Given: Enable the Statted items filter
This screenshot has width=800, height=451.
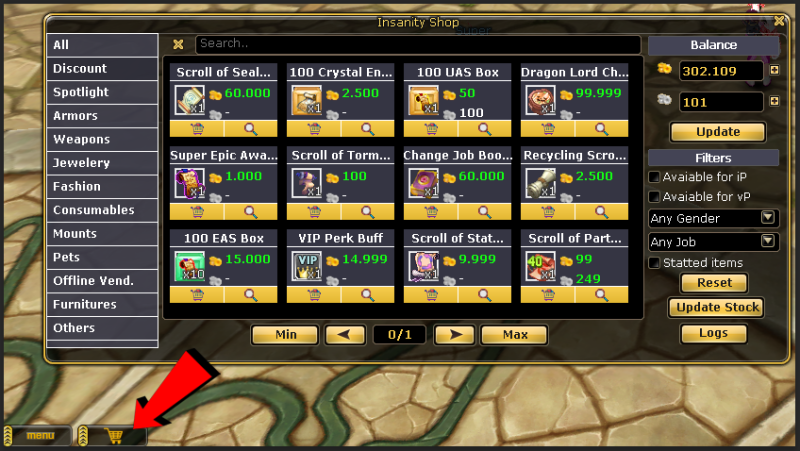Looking at the screenshot, I should point(655,263).
